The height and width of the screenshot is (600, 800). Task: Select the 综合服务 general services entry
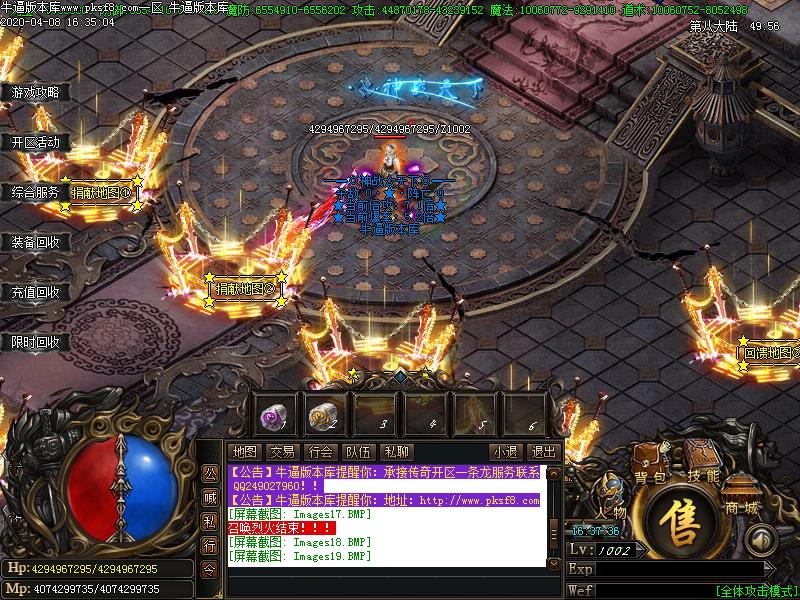(36, 192)
